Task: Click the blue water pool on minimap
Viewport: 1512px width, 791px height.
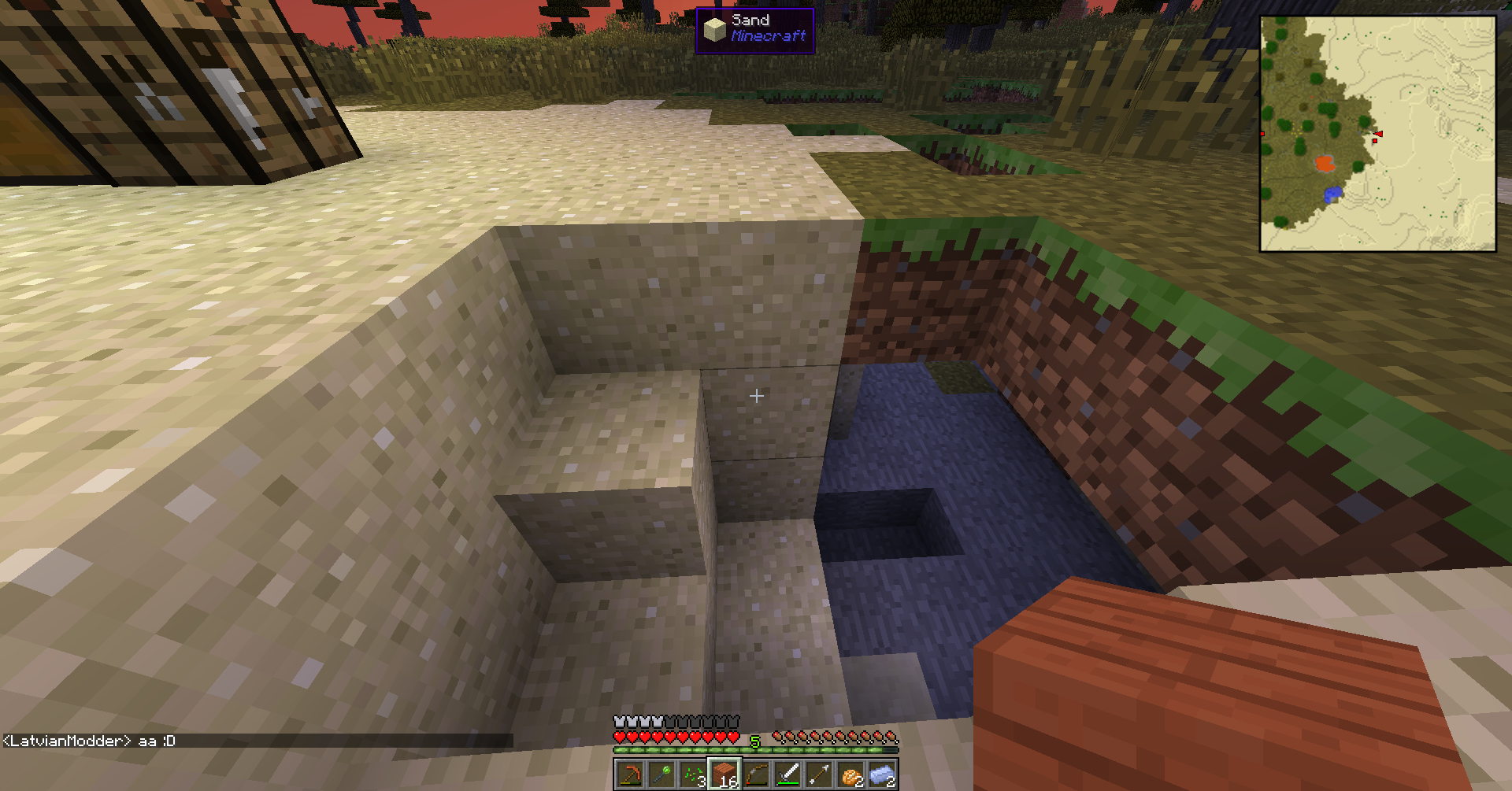Action: (x=1332, y=194)
